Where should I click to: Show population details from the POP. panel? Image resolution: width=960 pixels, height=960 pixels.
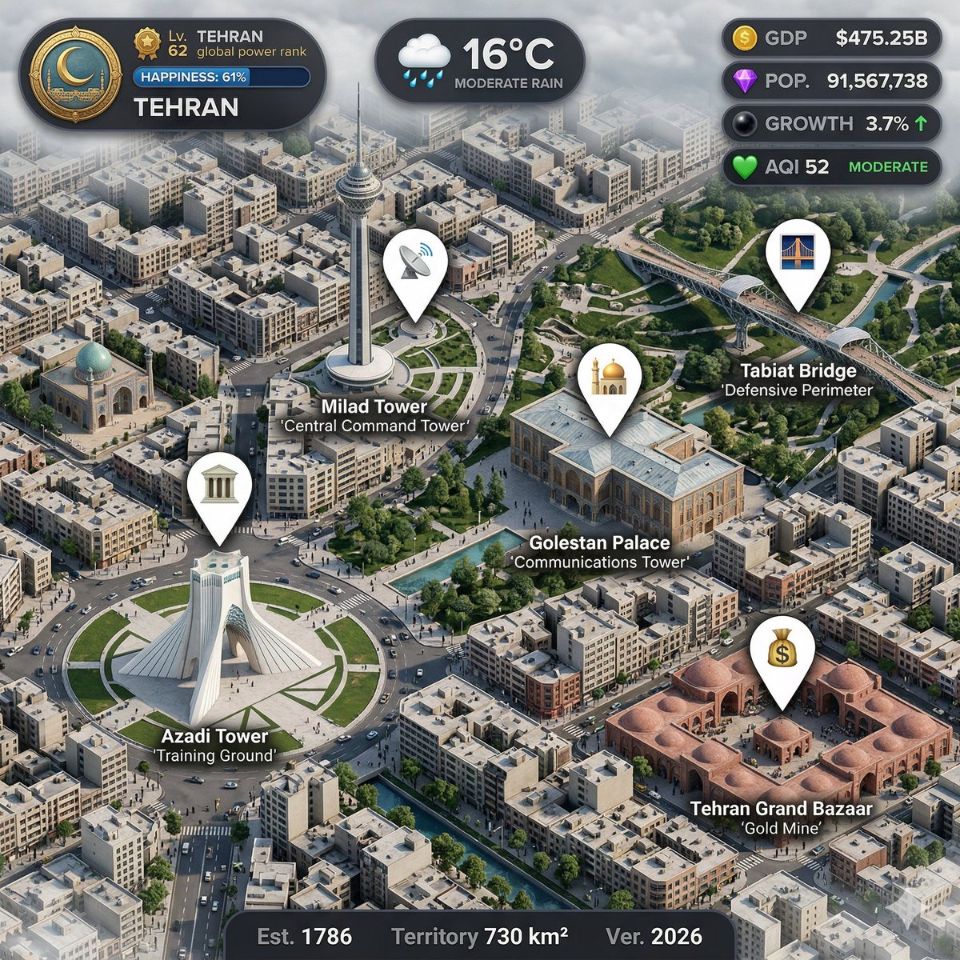(830, 81)
